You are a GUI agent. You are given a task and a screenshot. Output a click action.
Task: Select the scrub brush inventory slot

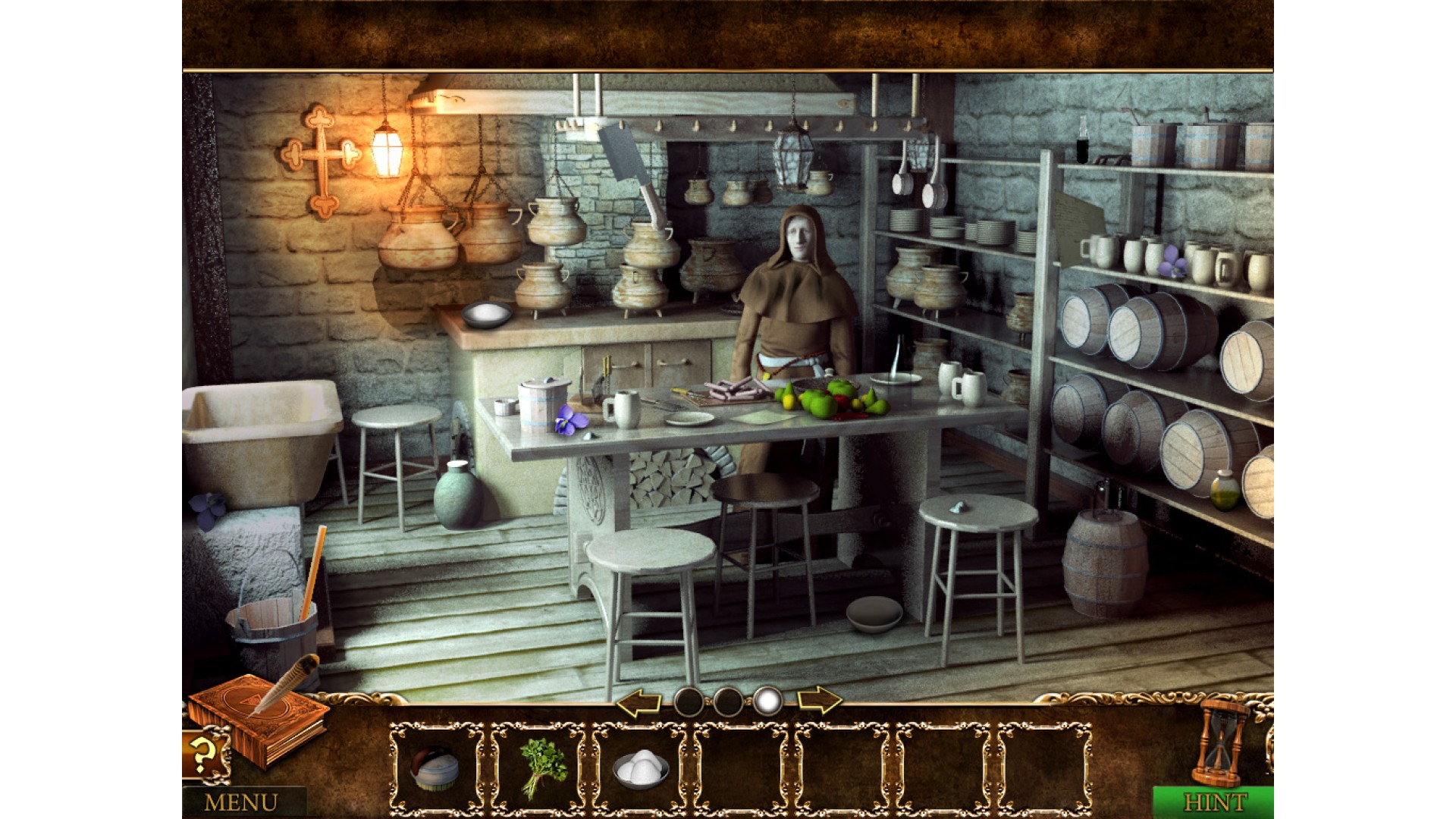435,767
